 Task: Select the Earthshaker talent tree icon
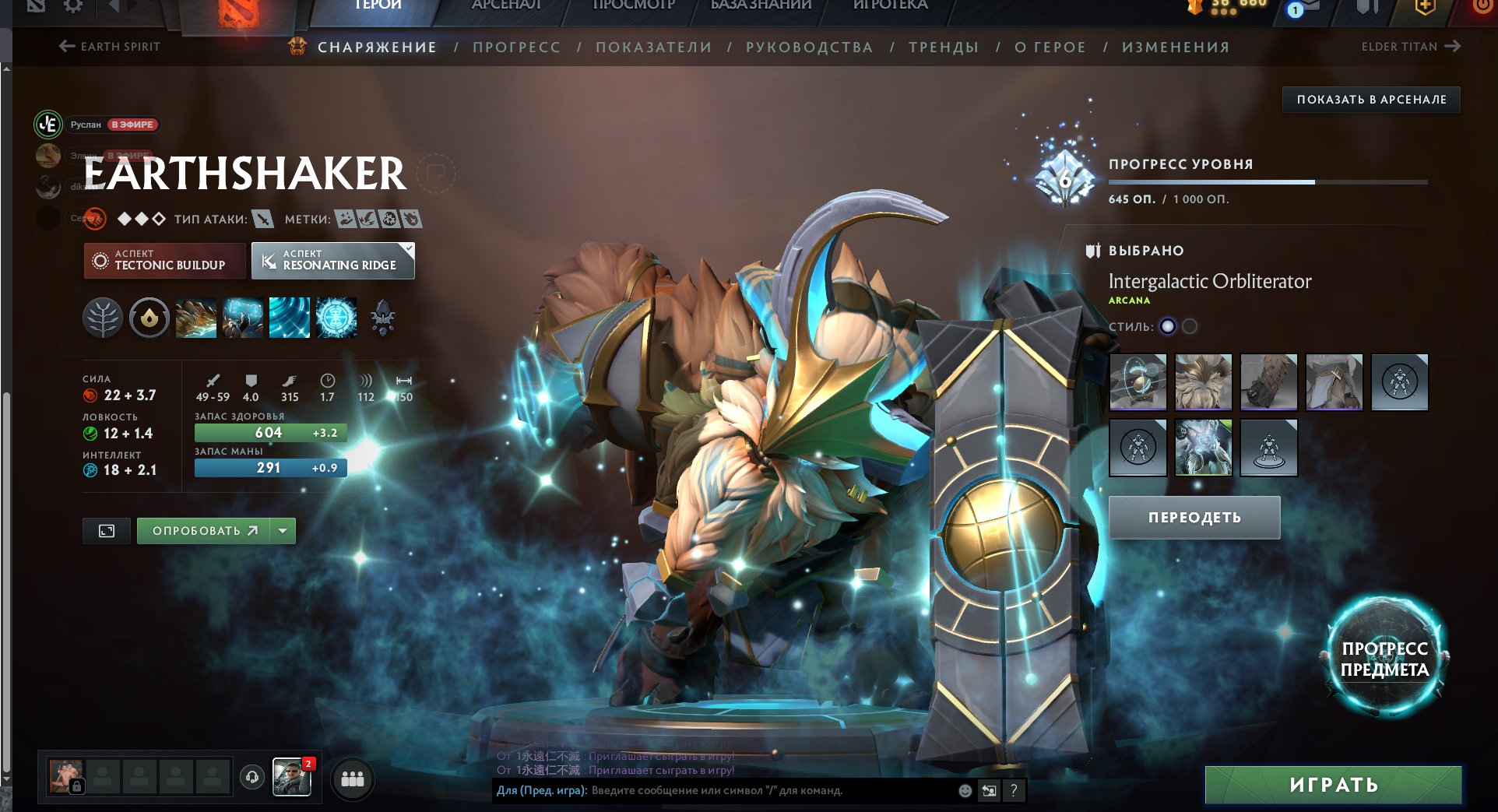click(102, 317)
